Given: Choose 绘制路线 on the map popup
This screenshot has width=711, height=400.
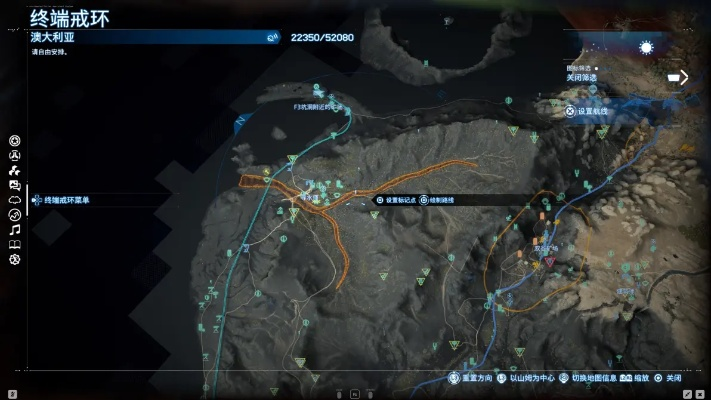Looking at the screenshot, I should 441,200.
